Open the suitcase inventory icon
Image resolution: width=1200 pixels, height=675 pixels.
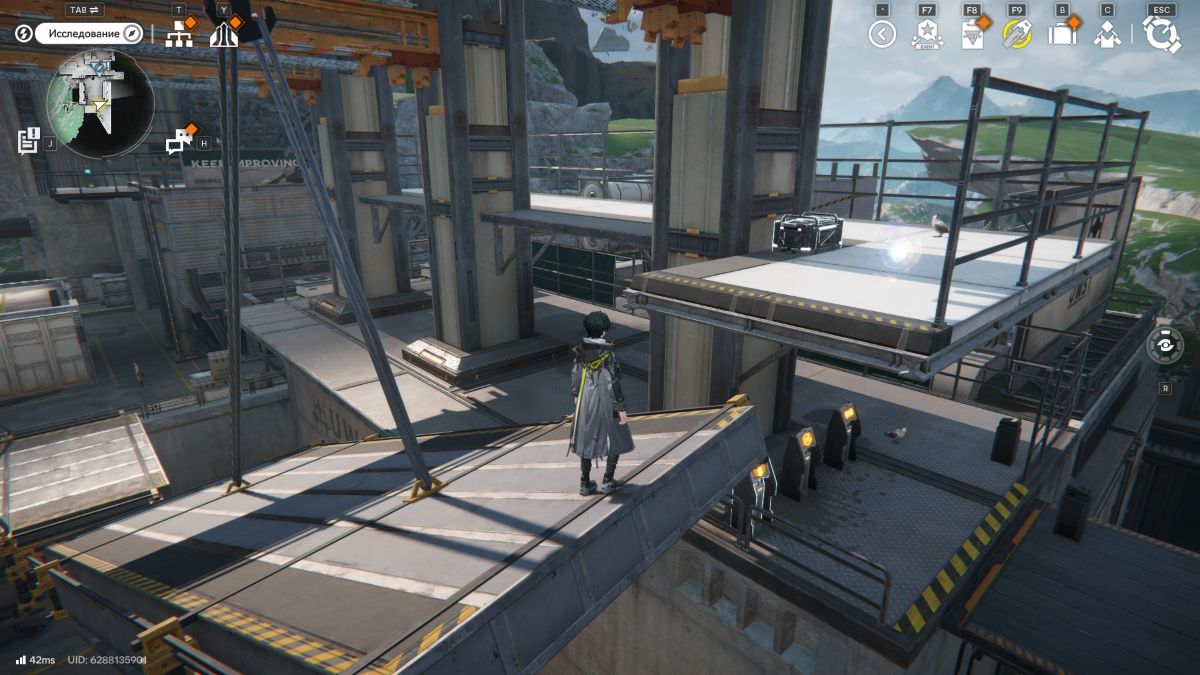pyautogui.click(x=1061, y=35)
